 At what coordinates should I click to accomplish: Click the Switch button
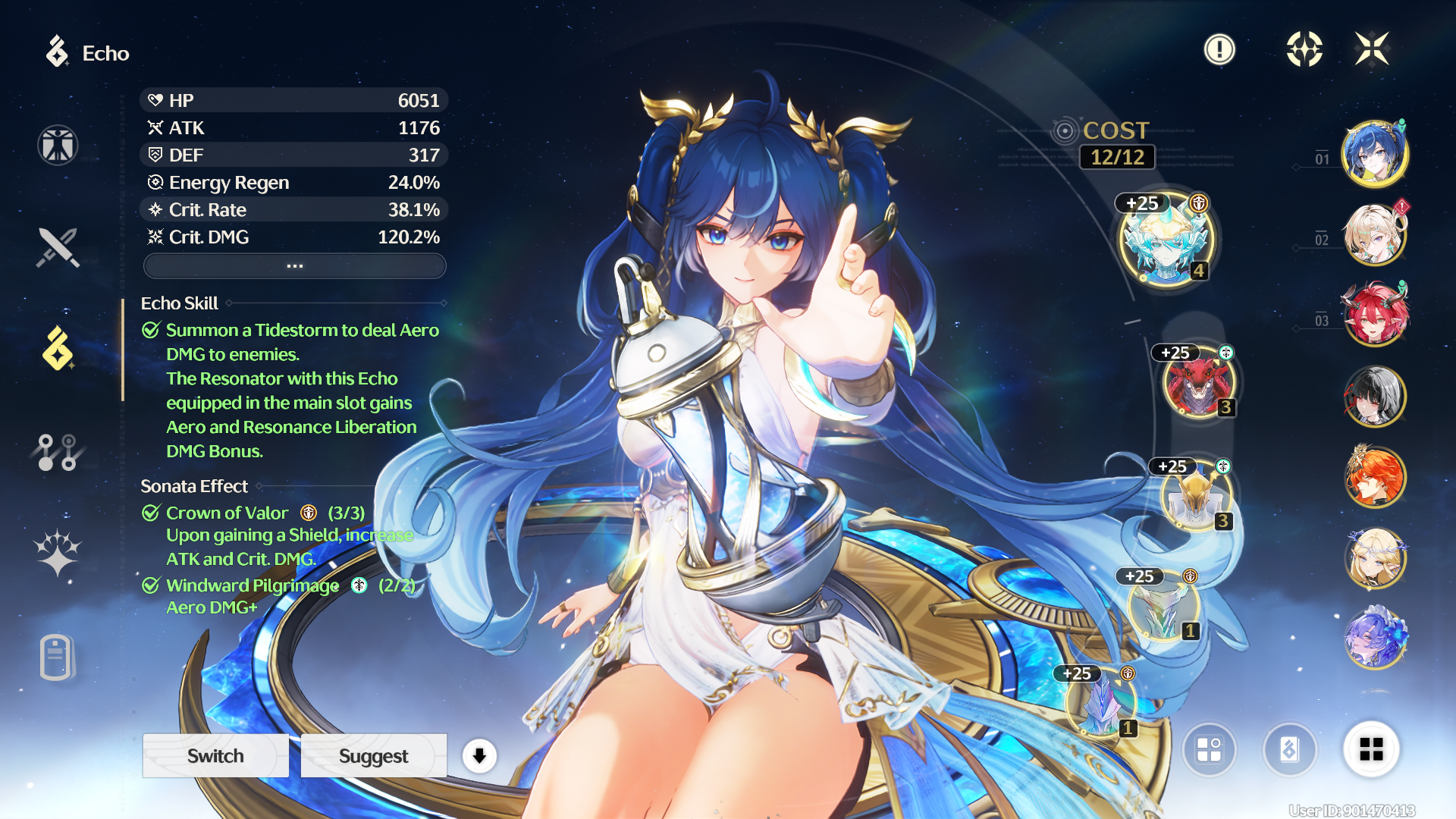point(215,755)
